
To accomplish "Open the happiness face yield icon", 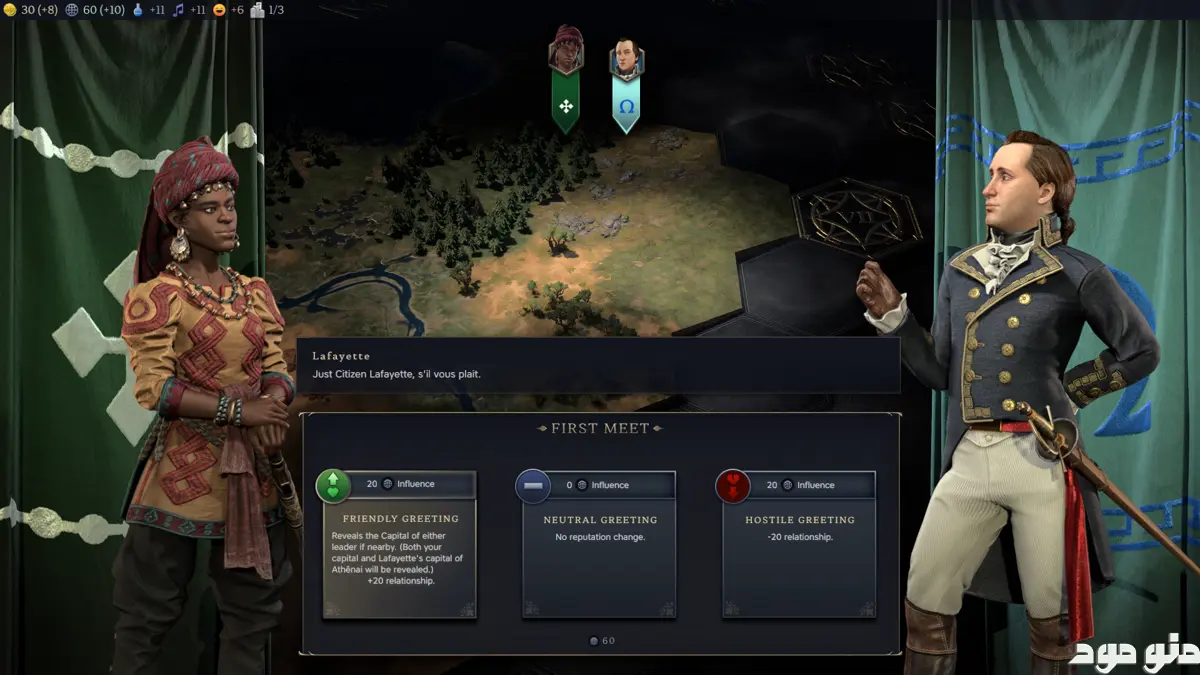I will click(220, 10).
